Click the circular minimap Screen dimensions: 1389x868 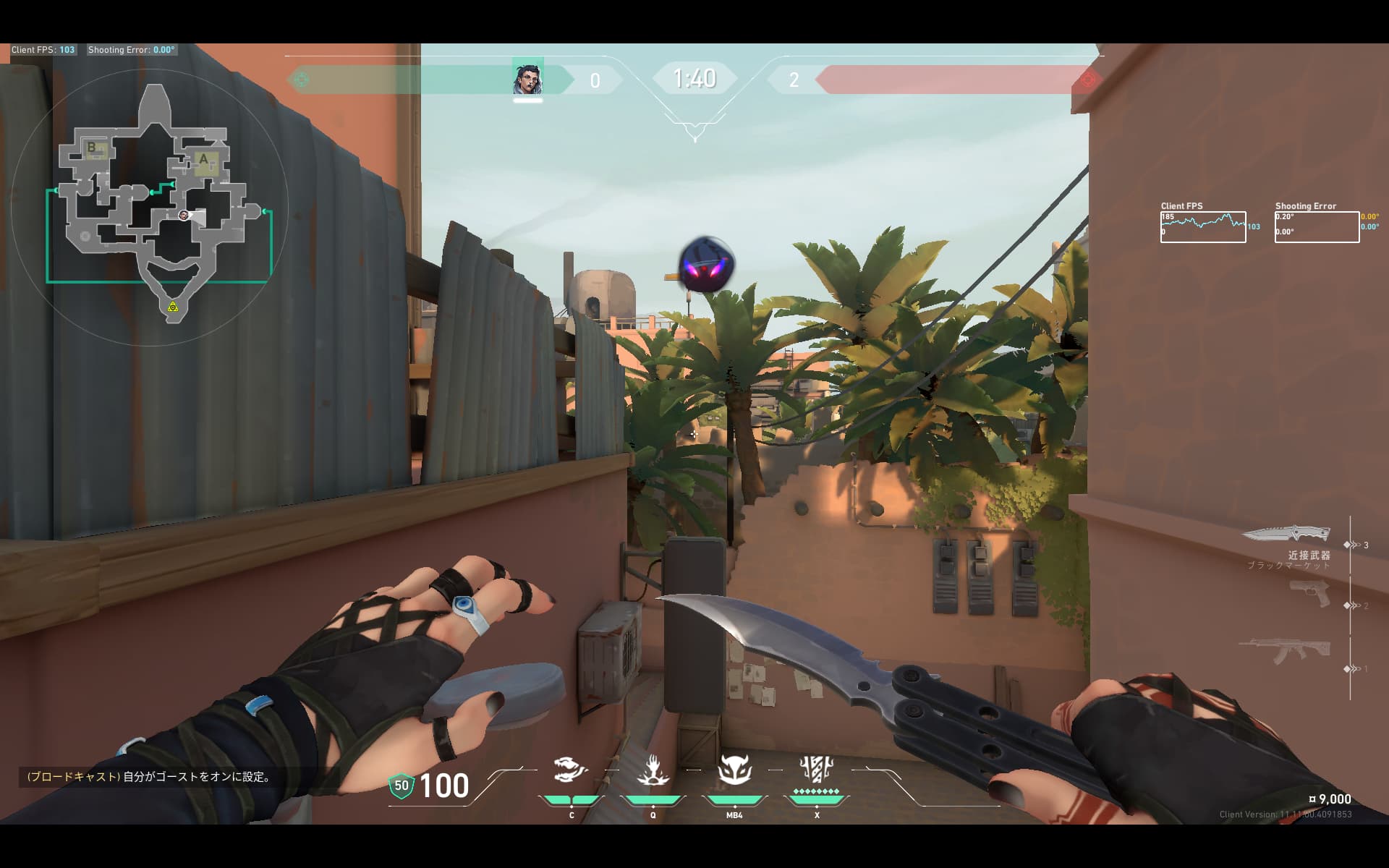(150, 208)
